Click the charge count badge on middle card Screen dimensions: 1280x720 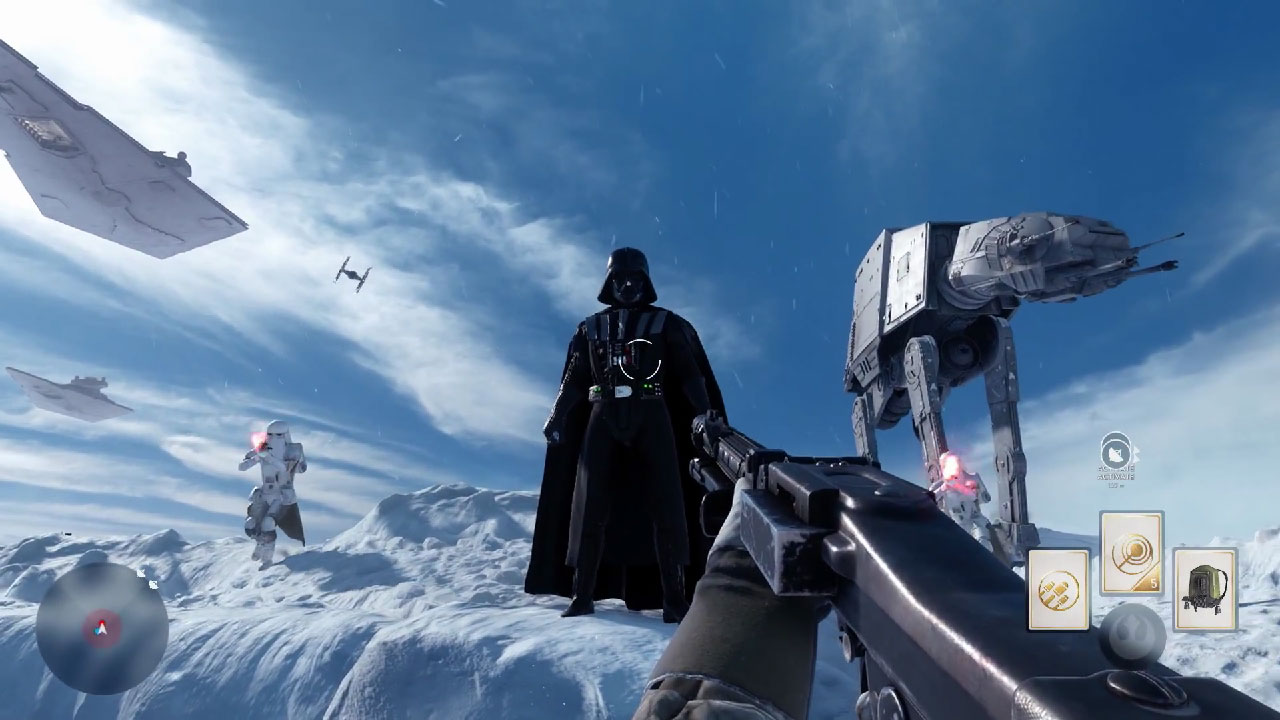(1152, 582)
